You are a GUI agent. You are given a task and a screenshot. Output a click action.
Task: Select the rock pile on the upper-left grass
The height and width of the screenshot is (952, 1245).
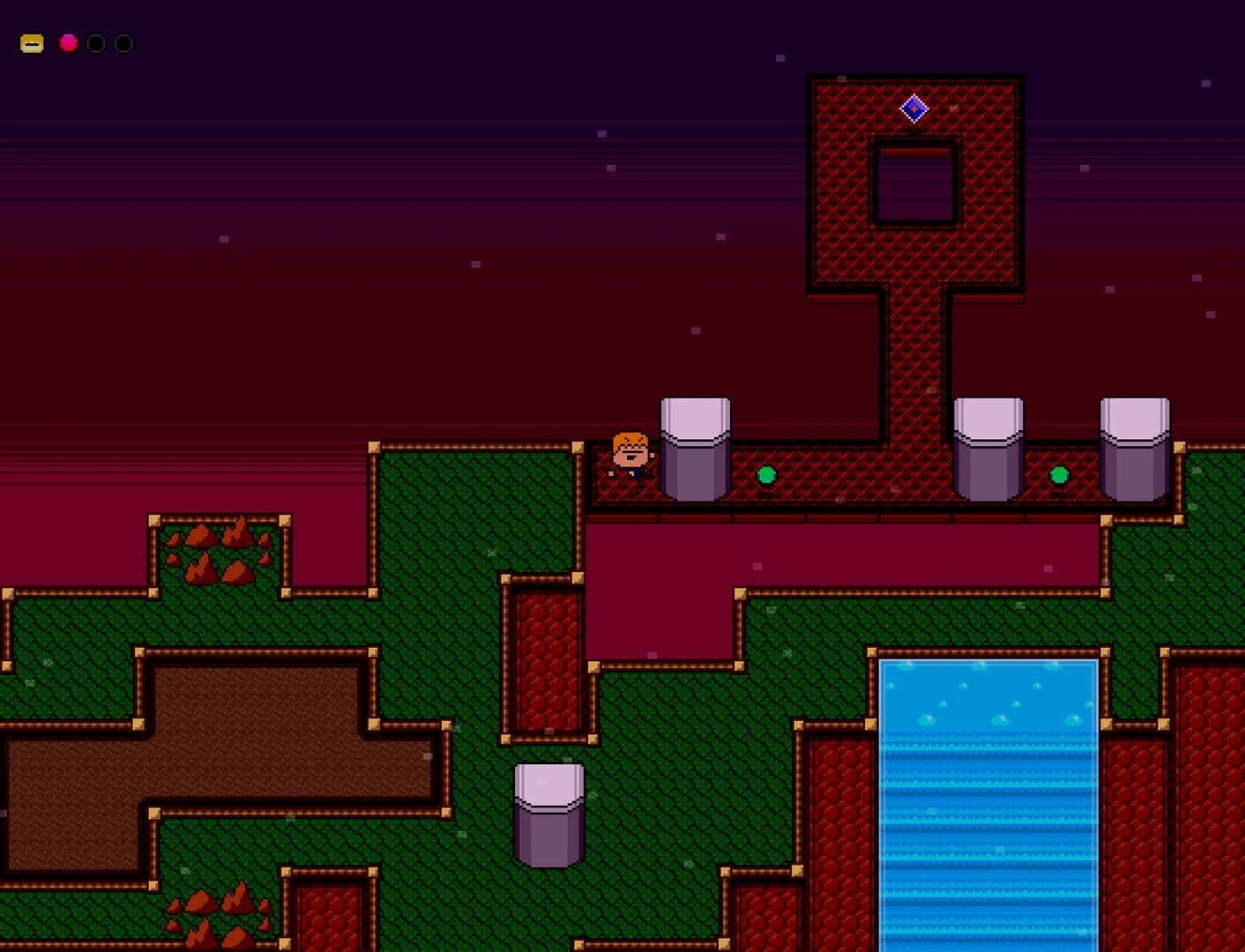(x=219, y=552)
